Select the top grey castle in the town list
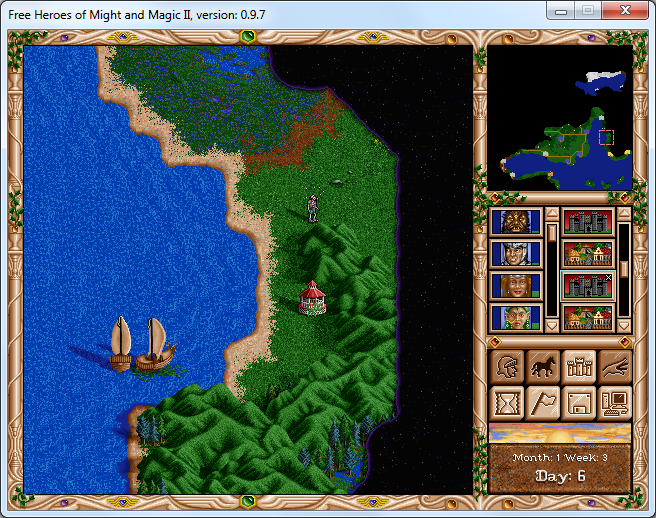656x518 pixels. (x=587, y=222)
